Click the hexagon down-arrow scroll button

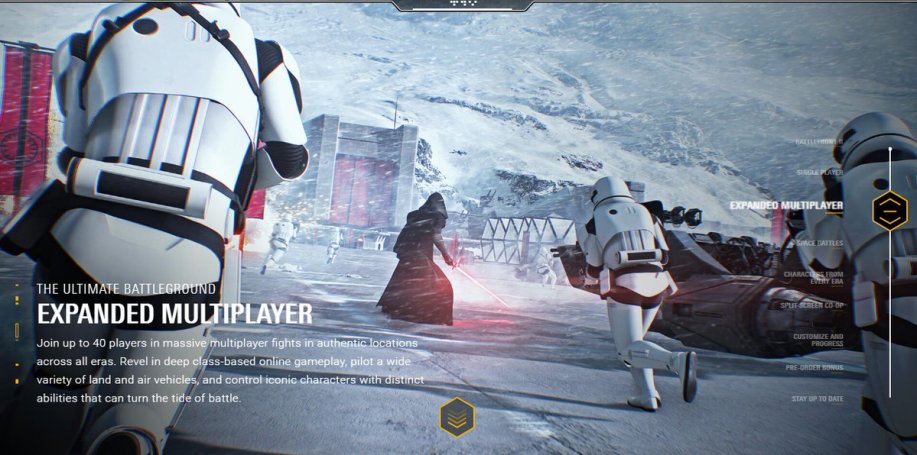pos(457,417)
